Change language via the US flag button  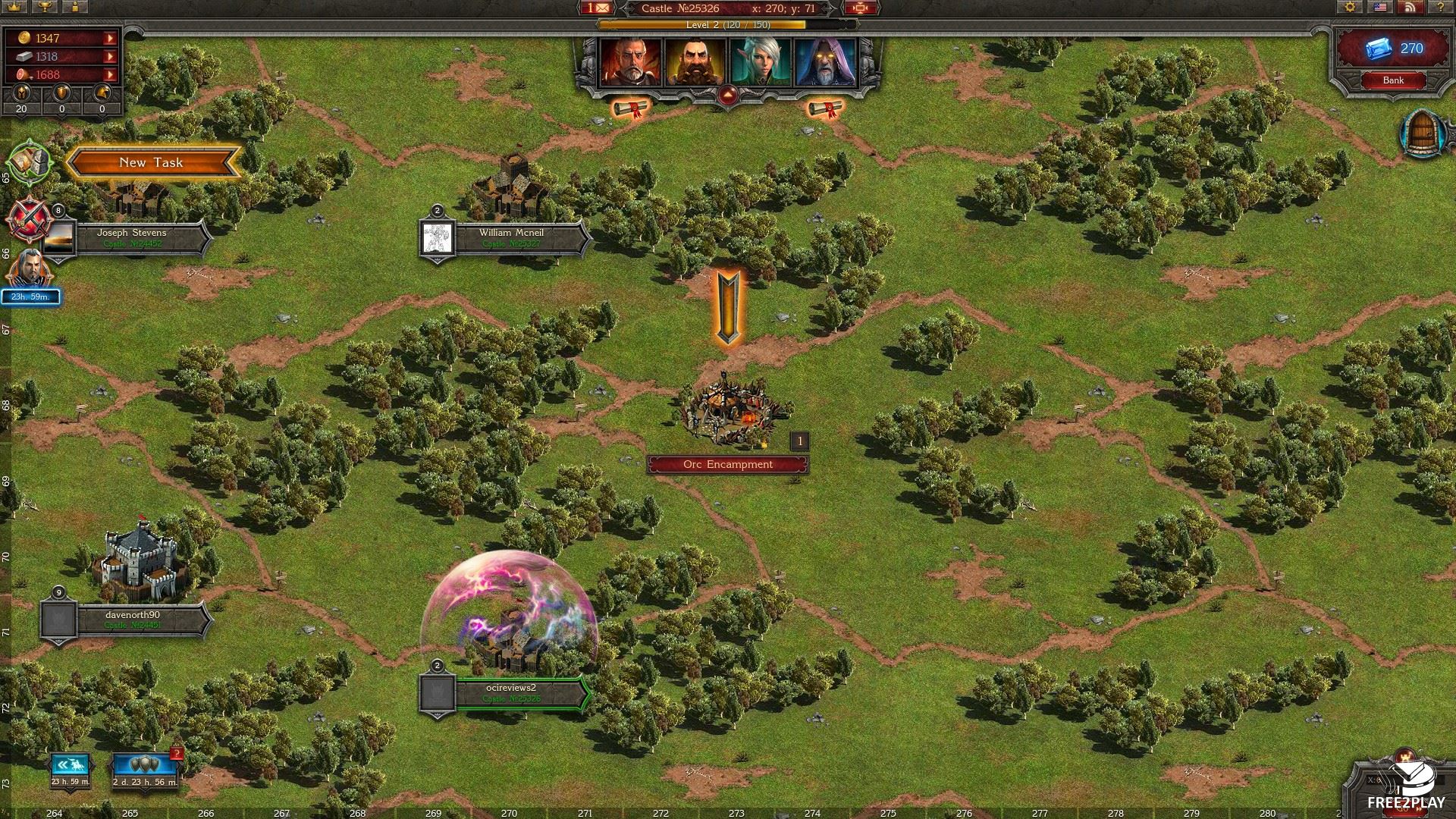[1381, 7]
